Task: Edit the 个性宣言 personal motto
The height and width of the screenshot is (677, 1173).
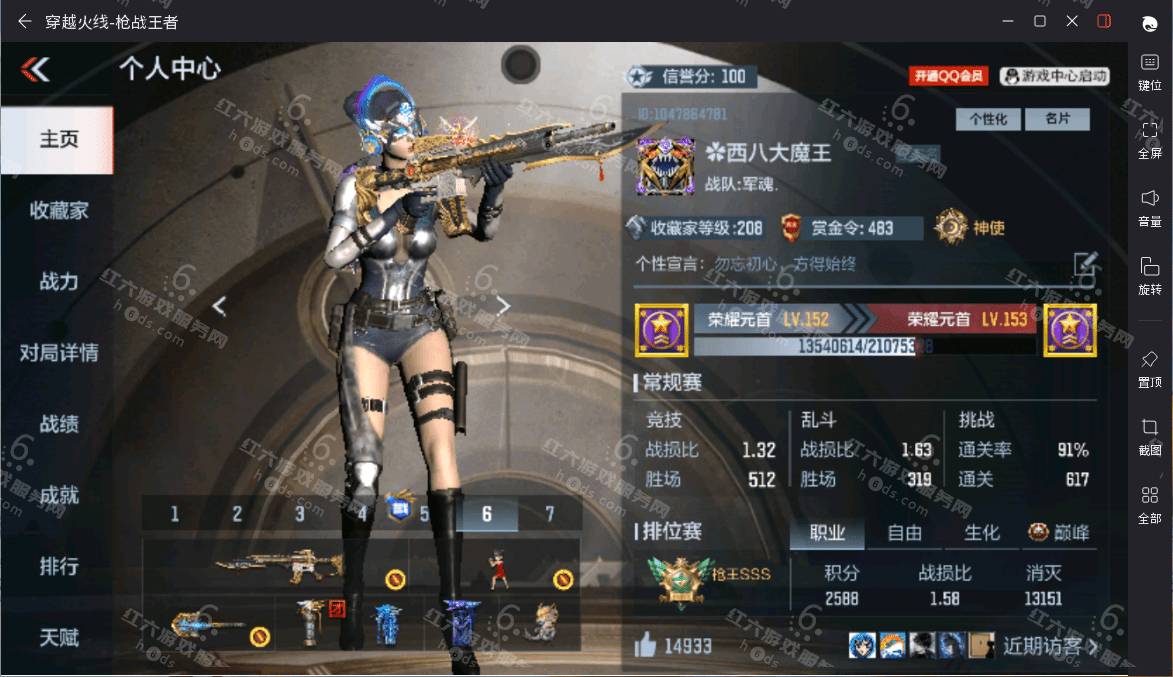Action: (1085, 264)
